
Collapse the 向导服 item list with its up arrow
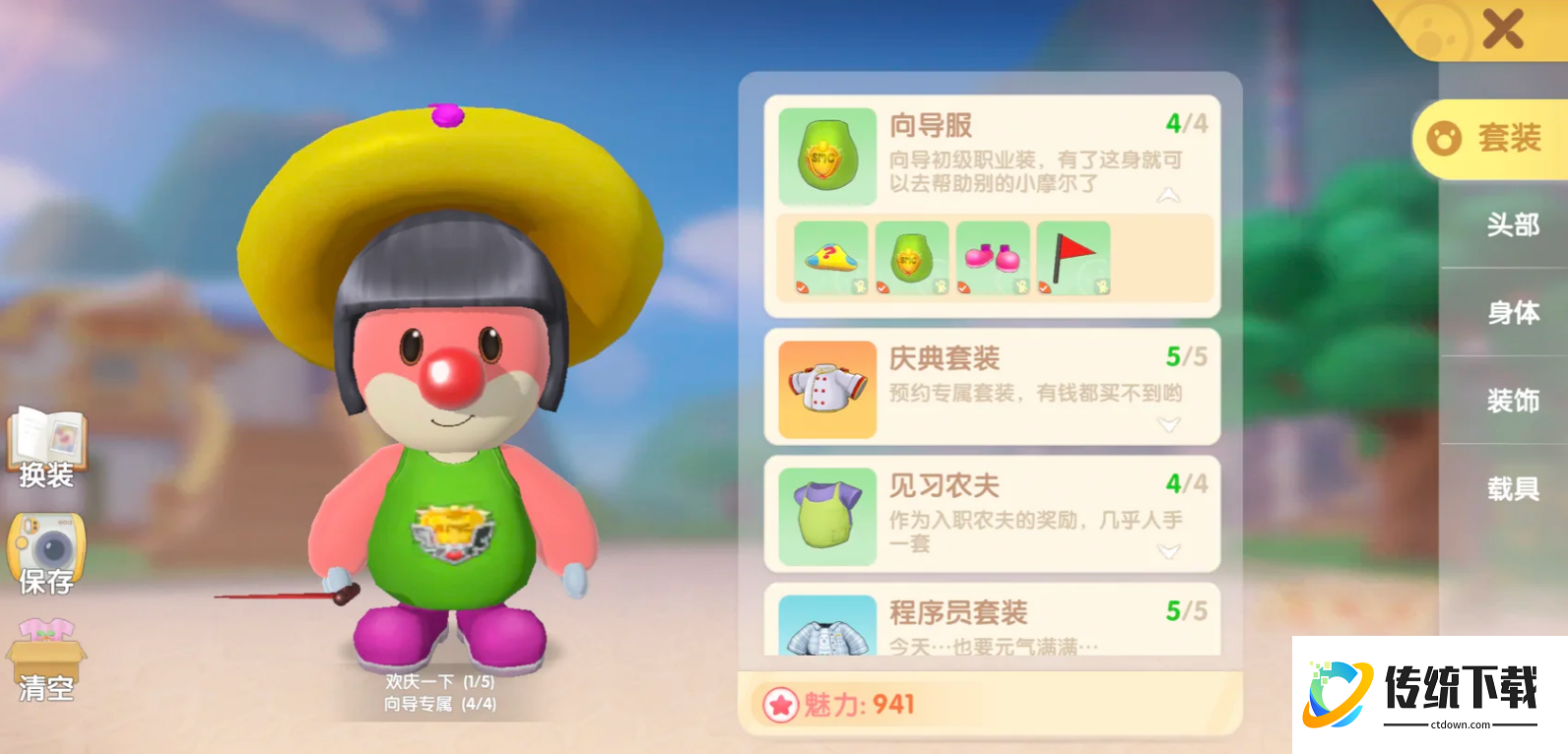tap(1170, 195)
